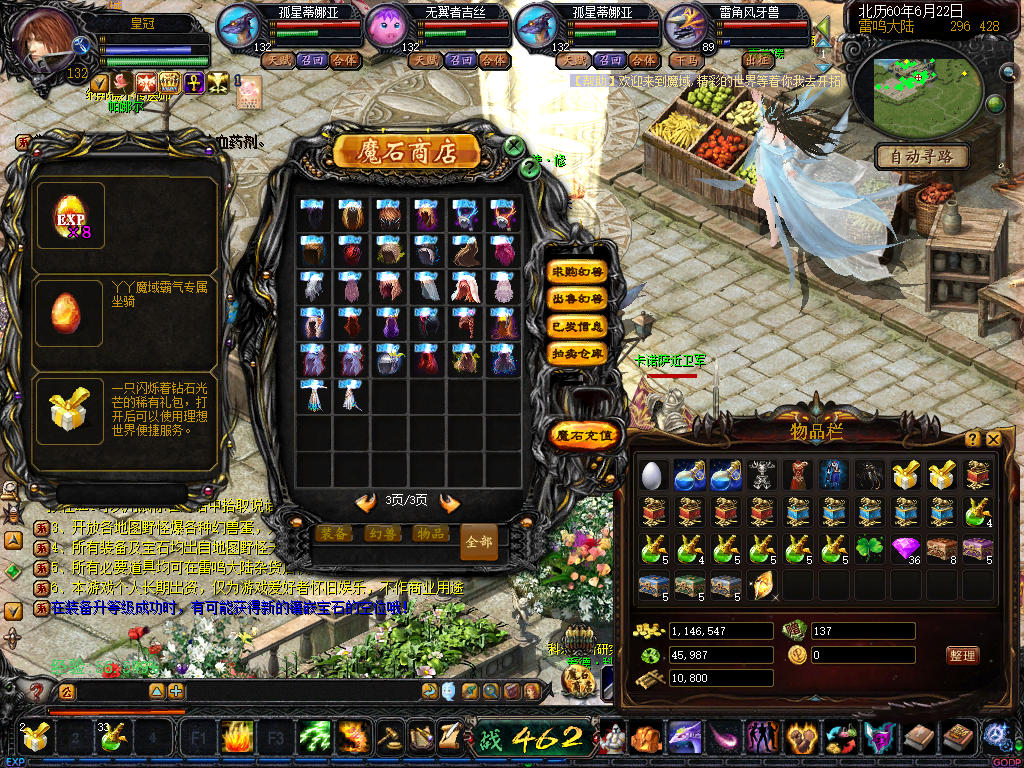Select the purple gem inventory slot

click(x=906, y=549)
